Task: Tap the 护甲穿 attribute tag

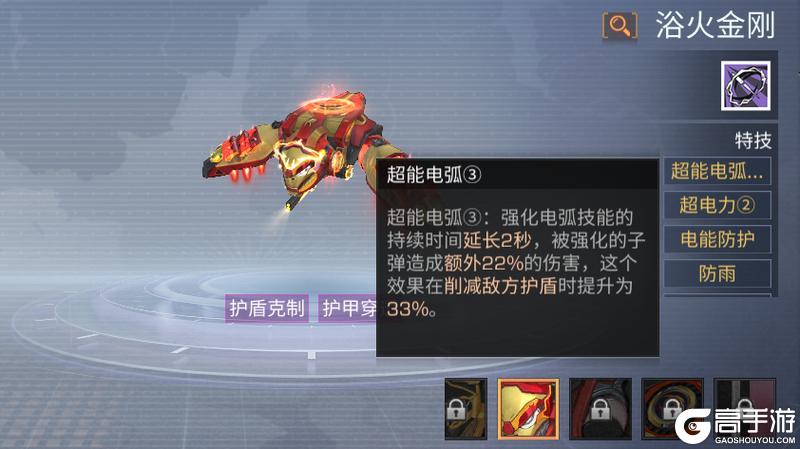Action: tap(346, 308)
